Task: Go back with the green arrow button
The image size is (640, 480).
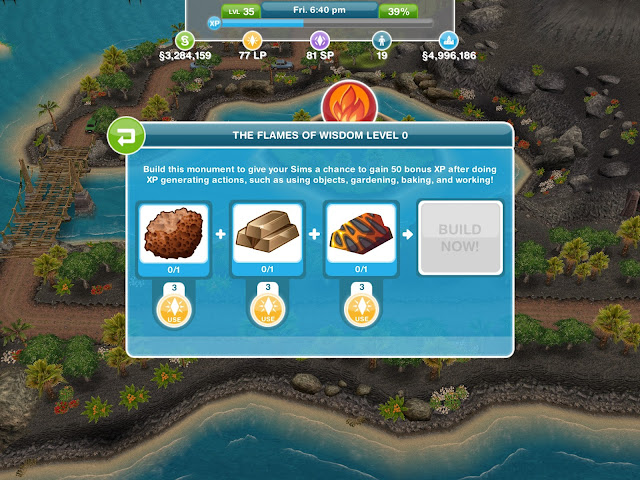Action: click(x=124, y=134)
